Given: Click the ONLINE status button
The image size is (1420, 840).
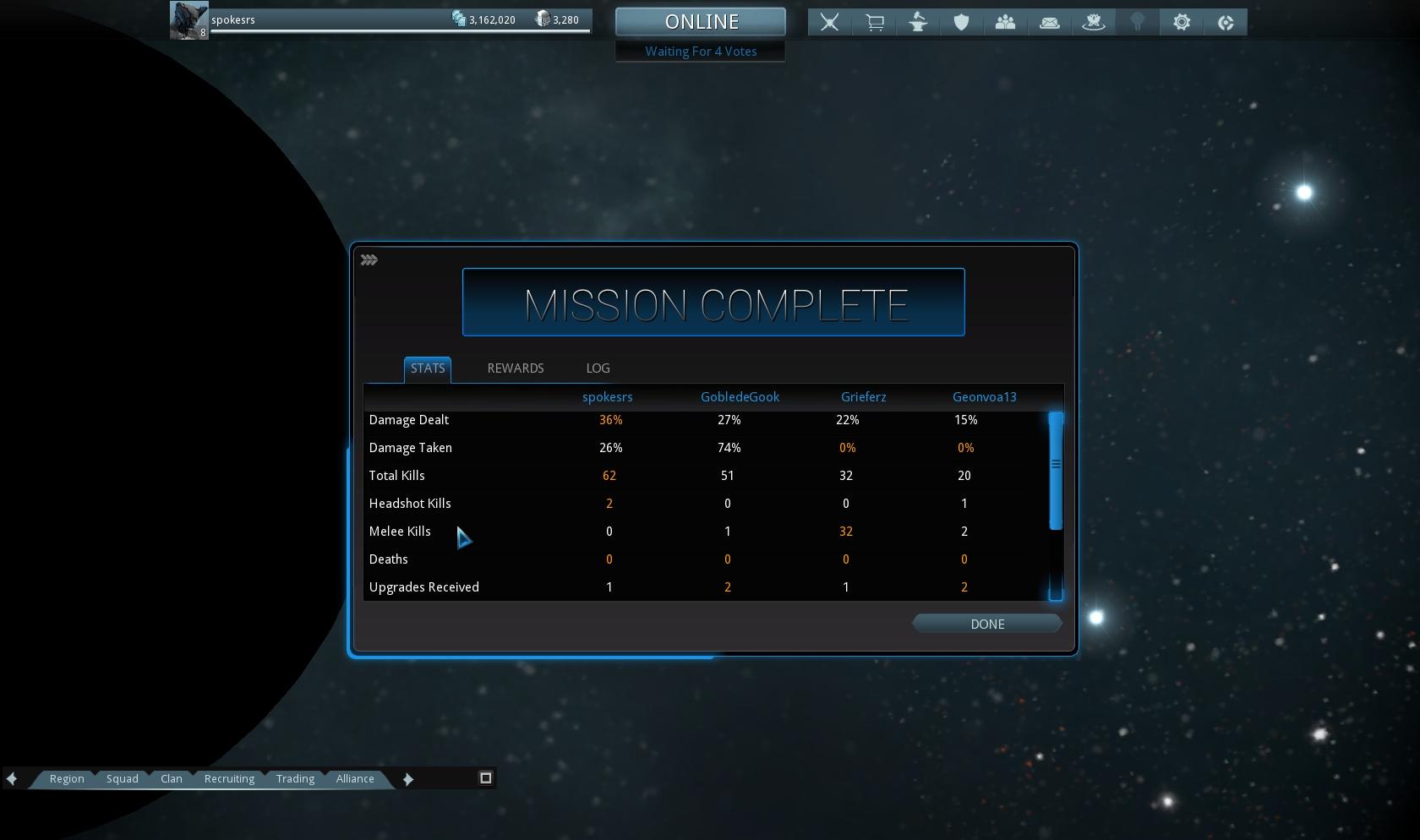Looking at the screenshot, I should pos(701,22).
